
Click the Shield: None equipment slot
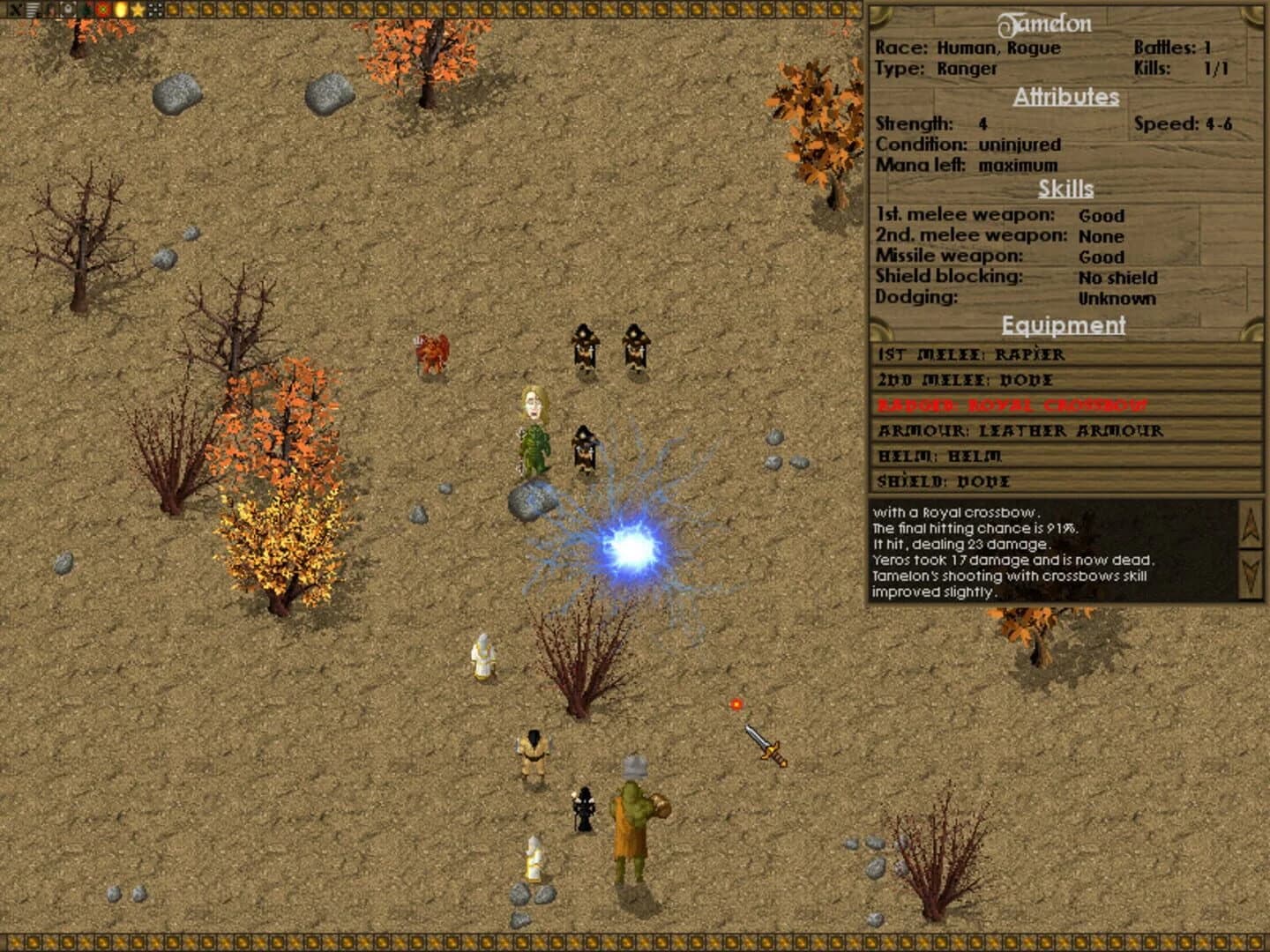[x=943, y=481]
